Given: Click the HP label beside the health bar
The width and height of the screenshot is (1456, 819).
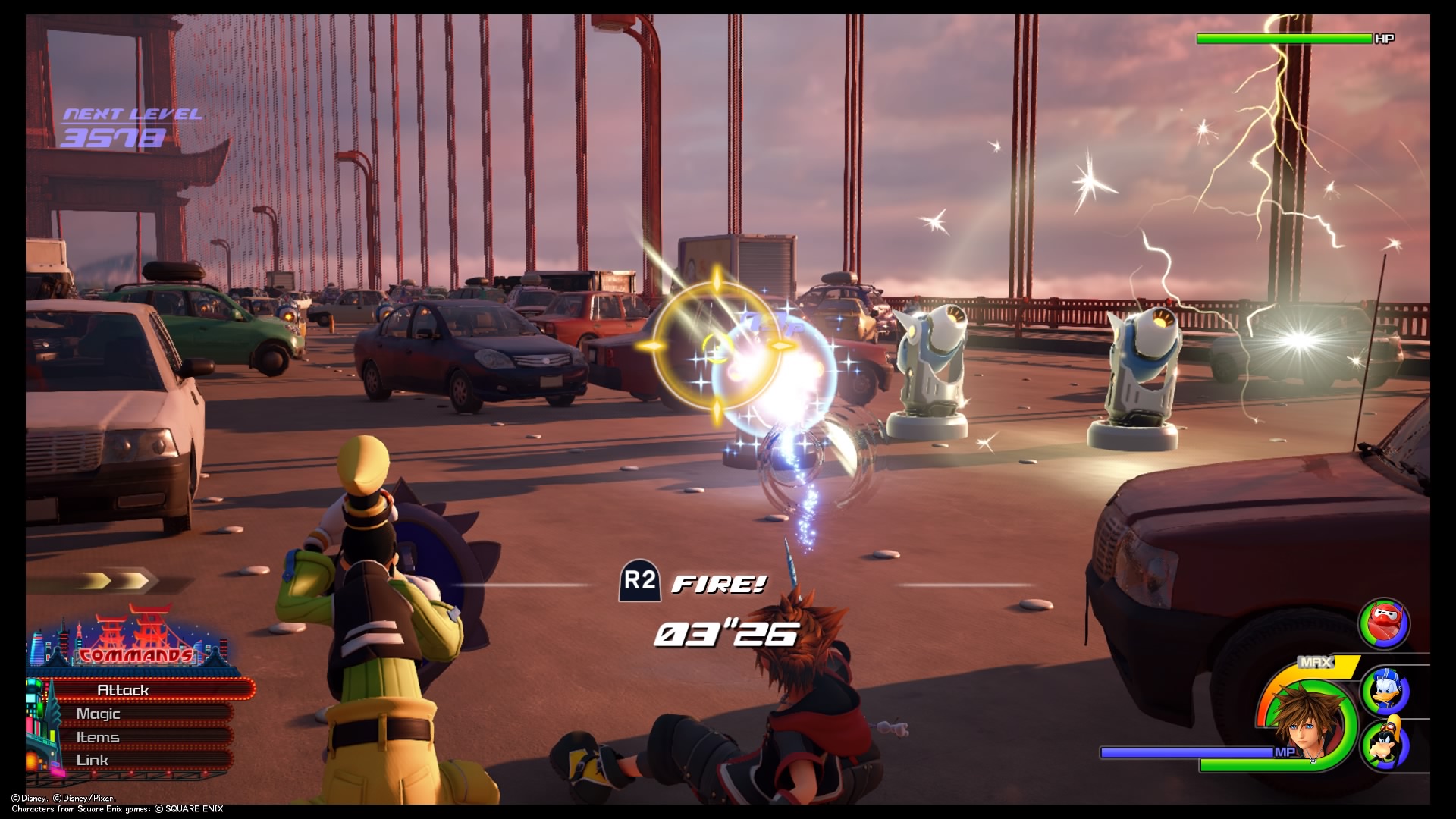Looking at the screenshot, I should (x=1383, y=36).
